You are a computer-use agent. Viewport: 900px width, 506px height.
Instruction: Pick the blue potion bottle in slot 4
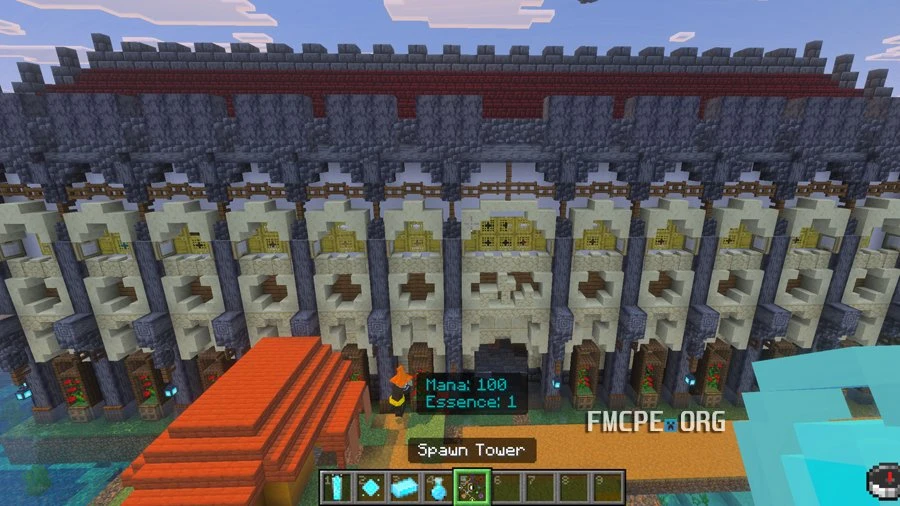pos(437,487)
